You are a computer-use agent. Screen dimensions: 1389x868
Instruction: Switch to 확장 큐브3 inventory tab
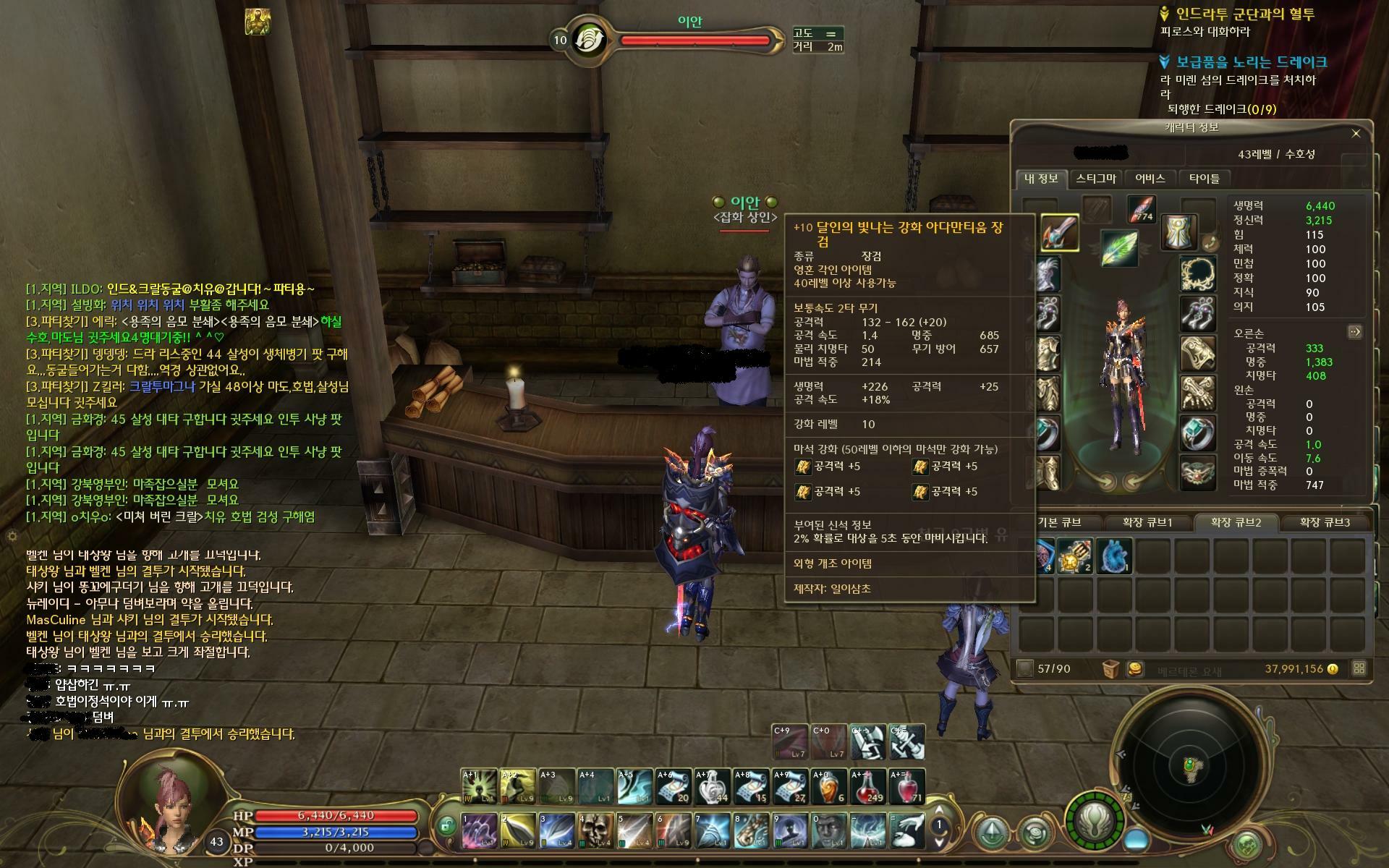(x=1325, y=522)
